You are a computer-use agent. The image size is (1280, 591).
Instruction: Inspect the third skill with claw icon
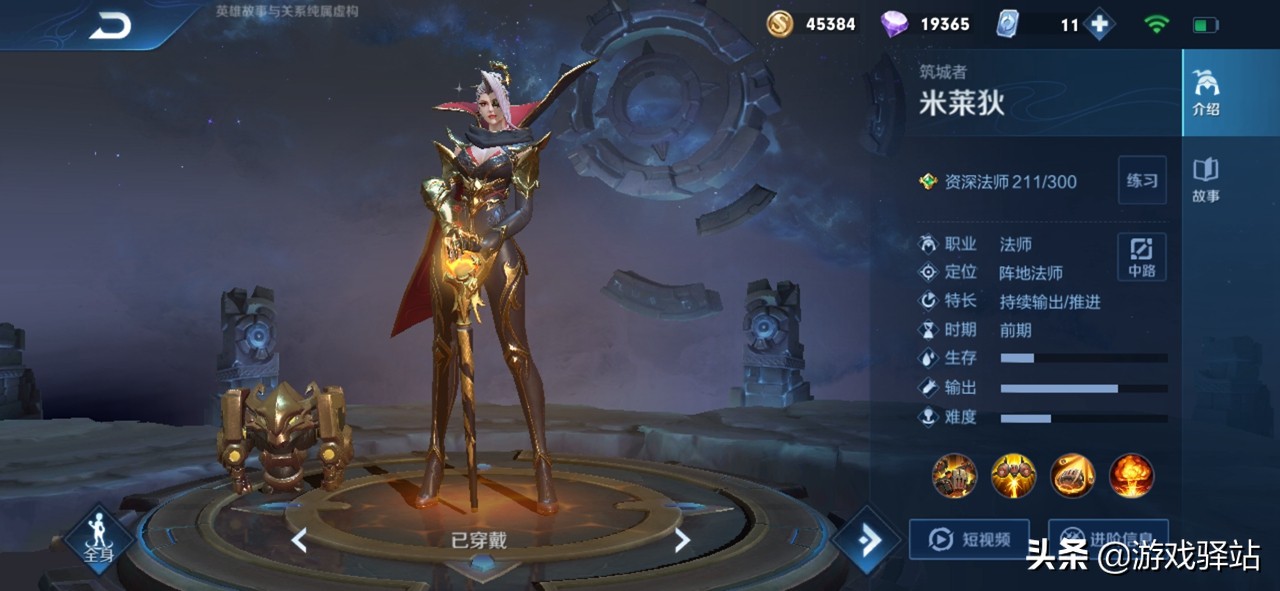[1072, 476]
